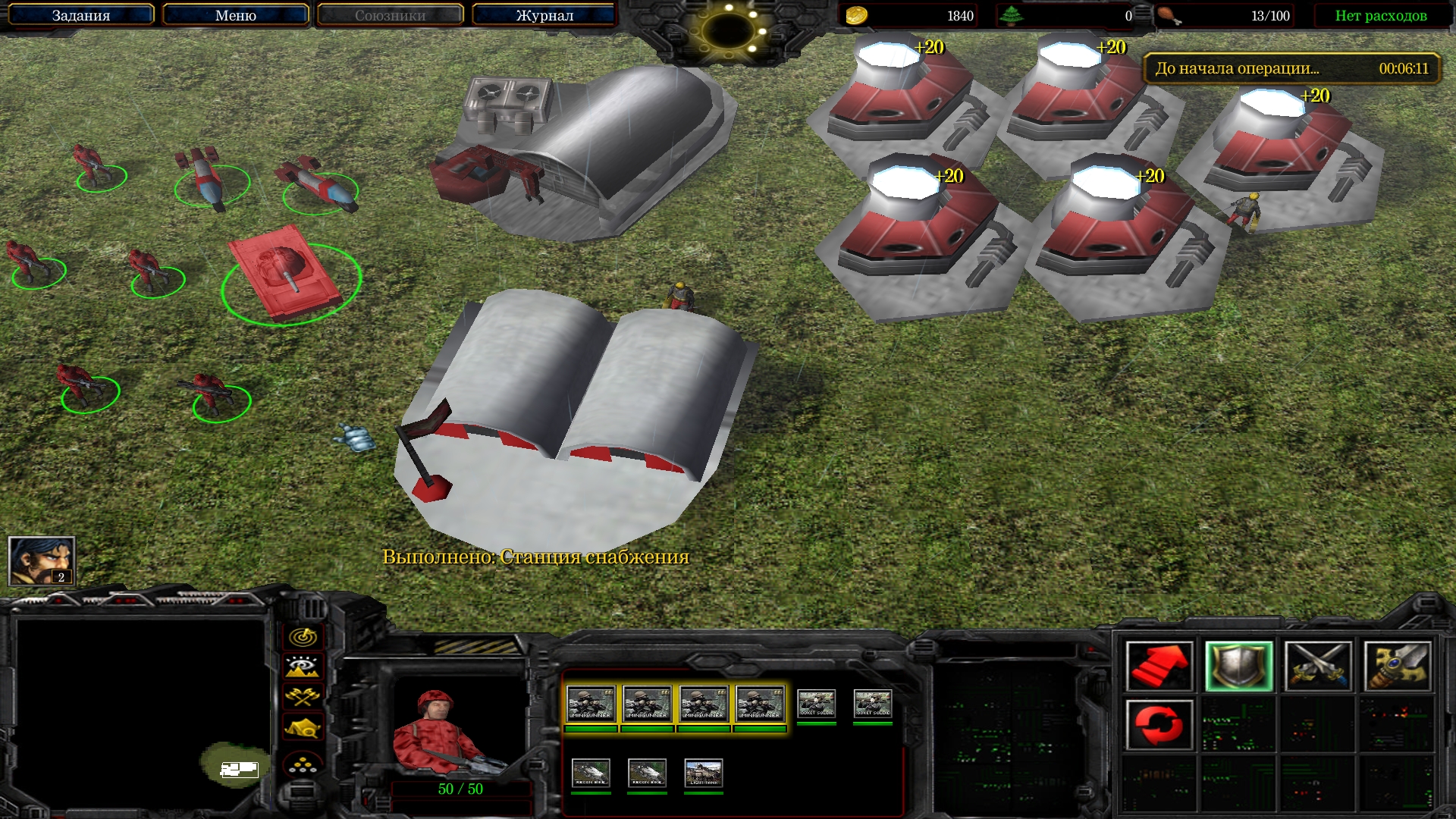The height and width of the screenshot is (819, 1456).
Task: Choose the crossed swords command
Action: pos(1318,667)
